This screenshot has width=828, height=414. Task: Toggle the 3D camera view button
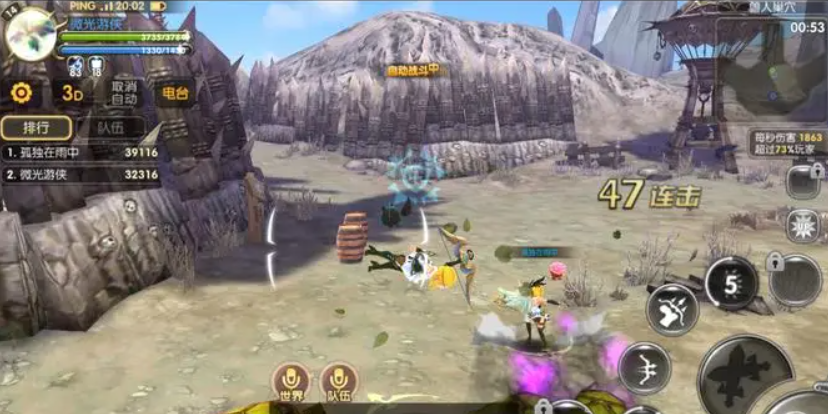tap(71, 93)
